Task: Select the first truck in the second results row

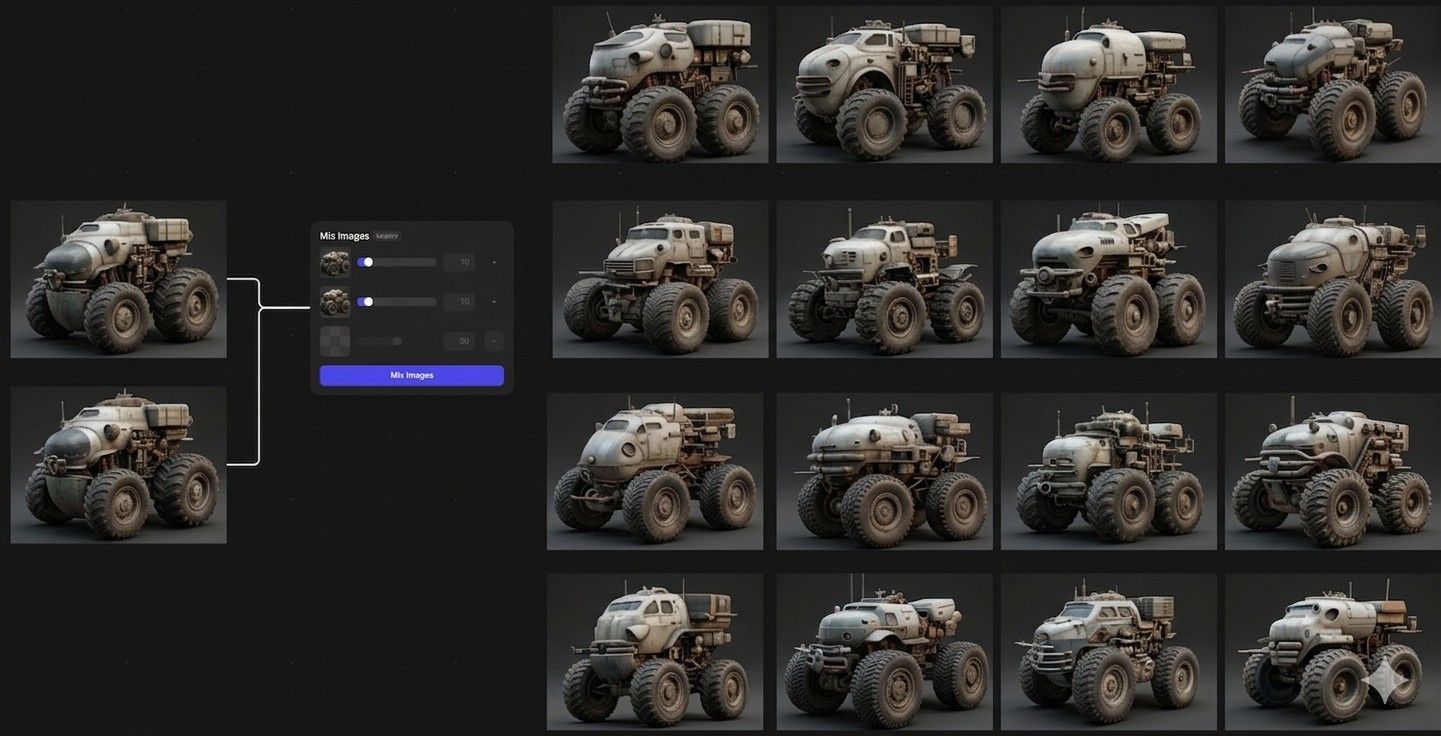Action: click(658, 277)
